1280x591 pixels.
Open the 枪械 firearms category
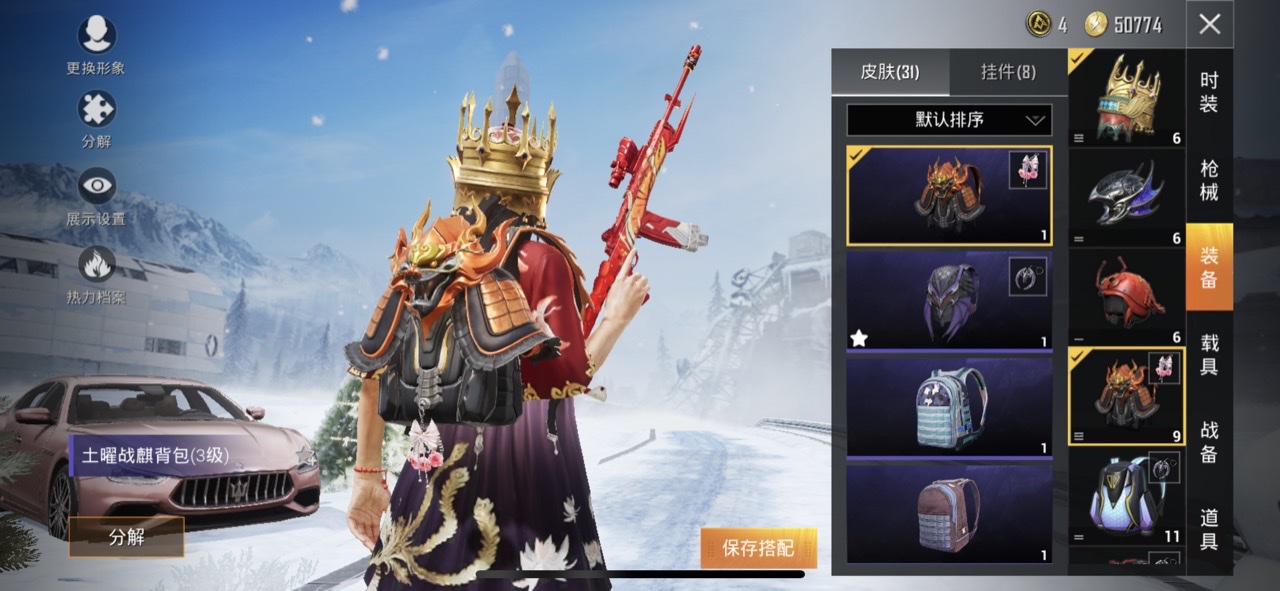1209,180
